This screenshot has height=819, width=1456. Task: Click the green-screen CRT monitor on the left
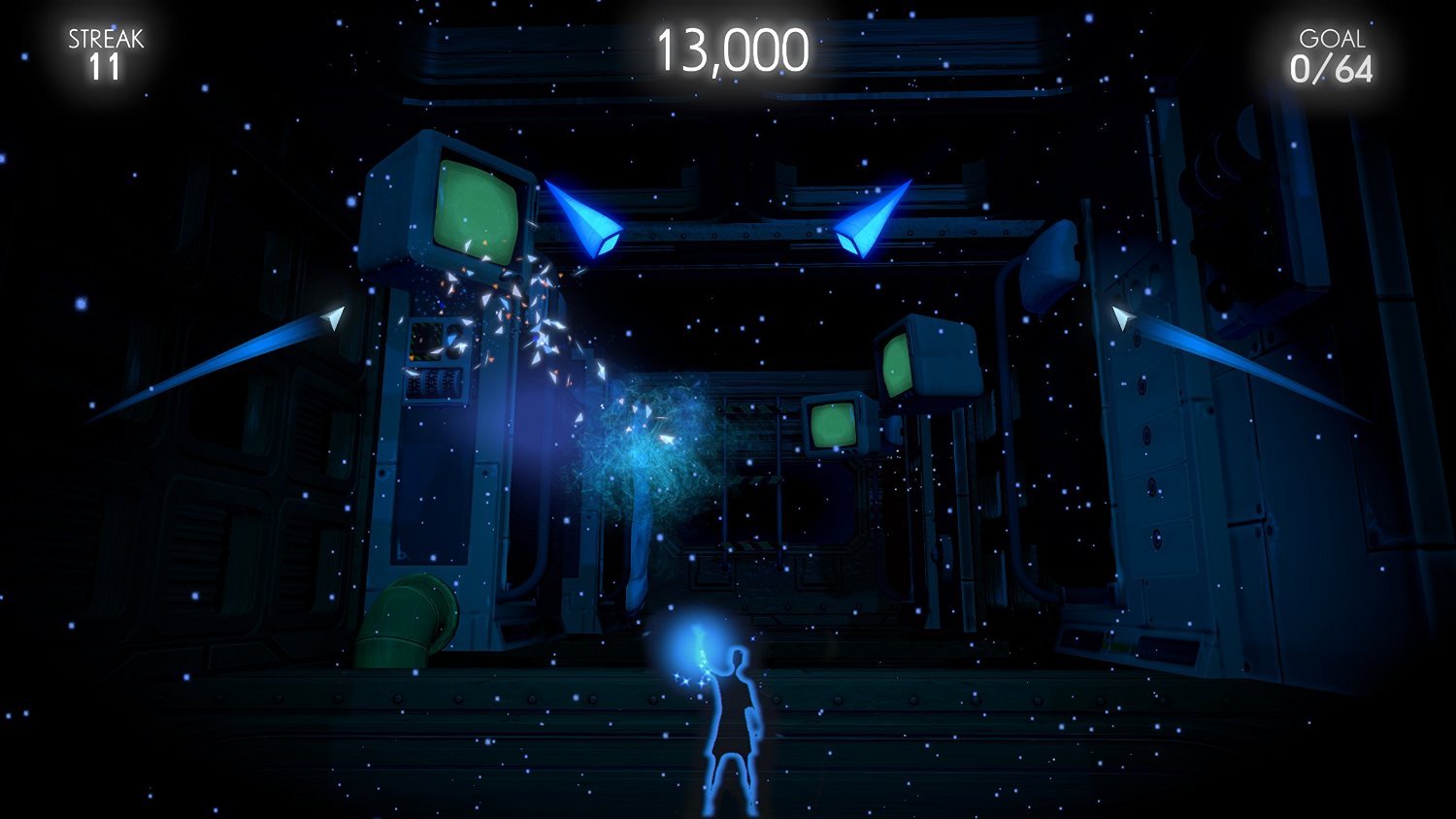coord(466,204)
